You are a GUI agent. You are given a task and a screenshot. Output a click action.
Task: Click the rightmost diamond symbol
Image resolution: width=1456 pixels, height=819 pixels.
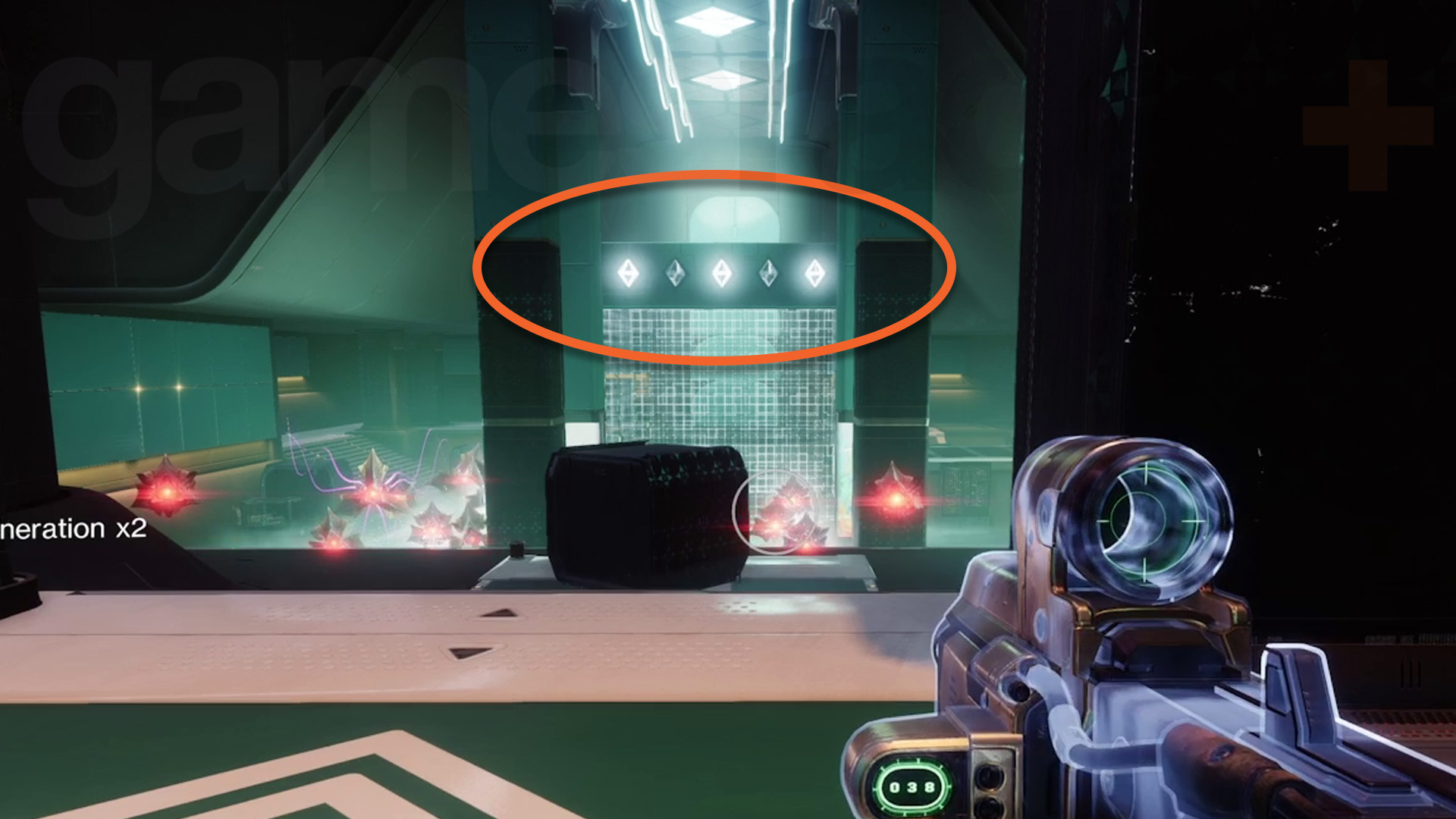click(x=817, y=271)
